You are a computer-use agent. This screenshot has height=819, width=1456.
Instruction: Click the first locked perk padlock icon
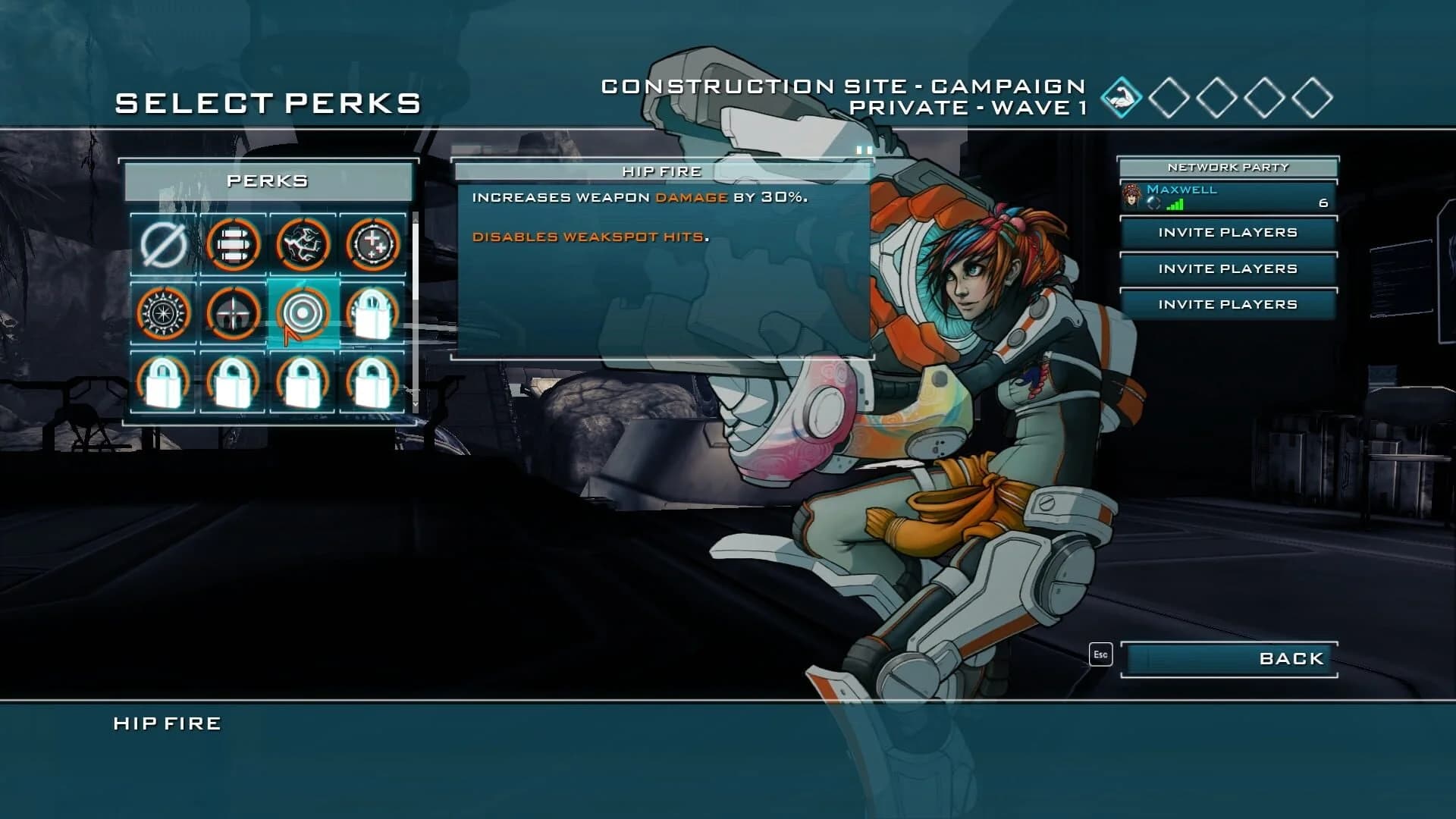click(x=372, y=312)
